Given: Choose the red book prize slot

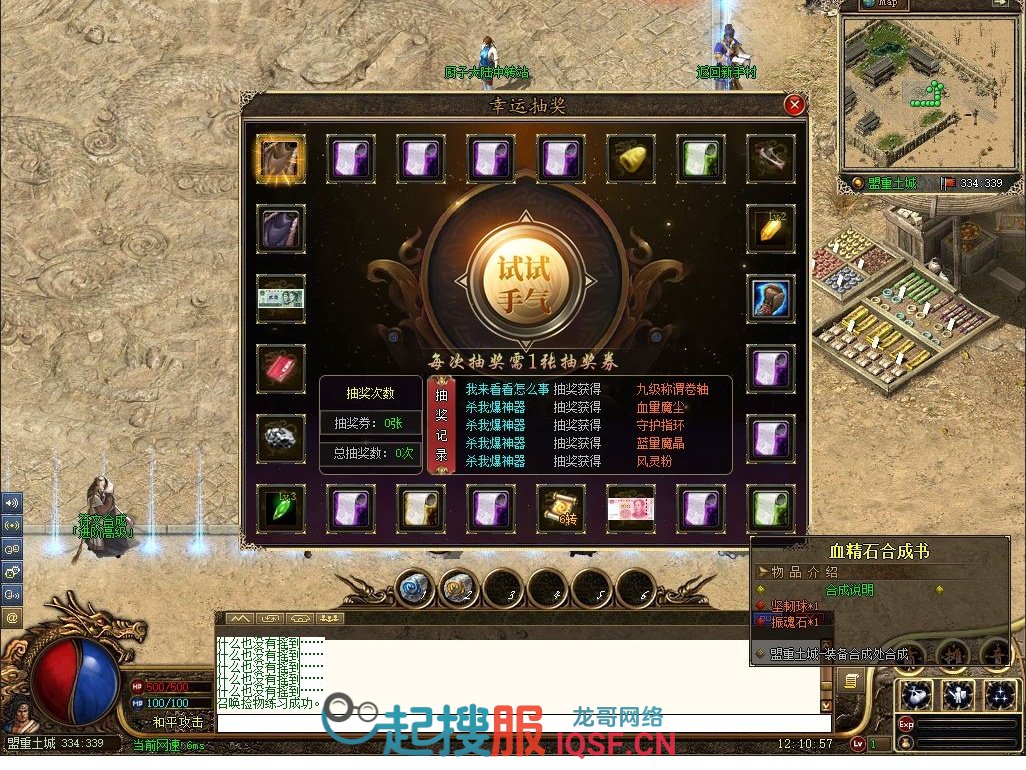Looking at the screenshot, I should click(x=281, y=369).
